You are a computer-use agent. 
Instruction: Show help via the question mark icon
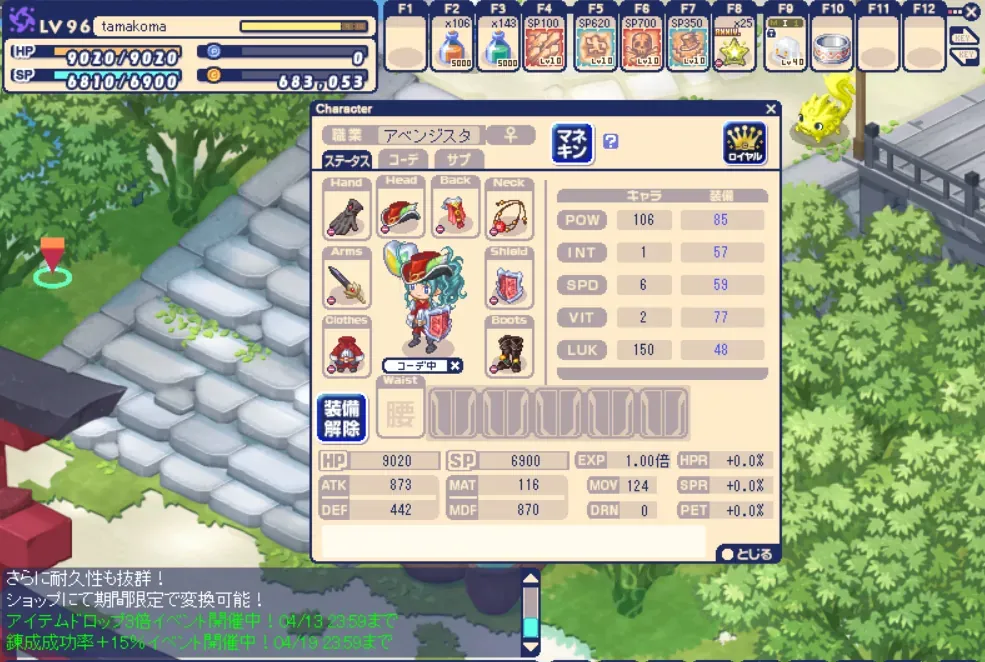point(610,142)
